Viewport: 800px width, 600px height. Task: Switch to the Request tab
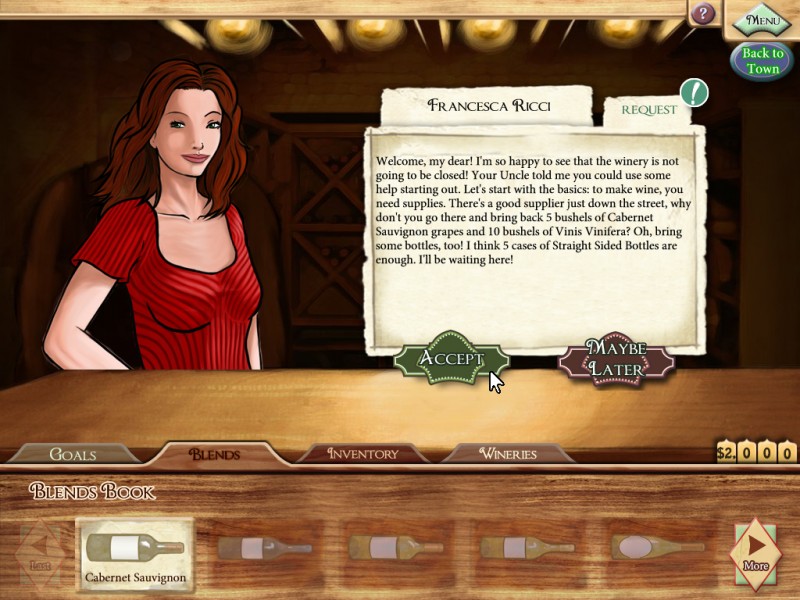pyautogui.click(x=649, y=110)
